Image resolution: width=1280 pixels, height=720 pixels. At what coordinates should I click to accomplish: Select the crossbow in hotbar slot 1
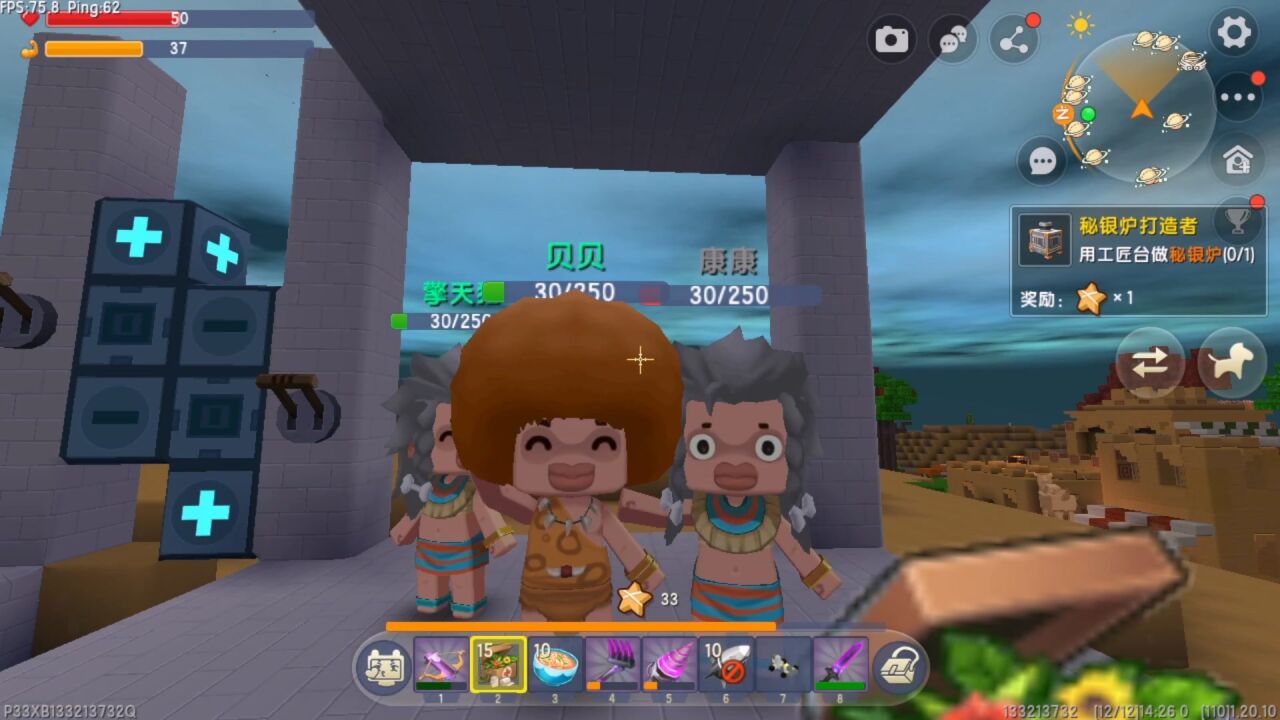(x=442, y=664)
